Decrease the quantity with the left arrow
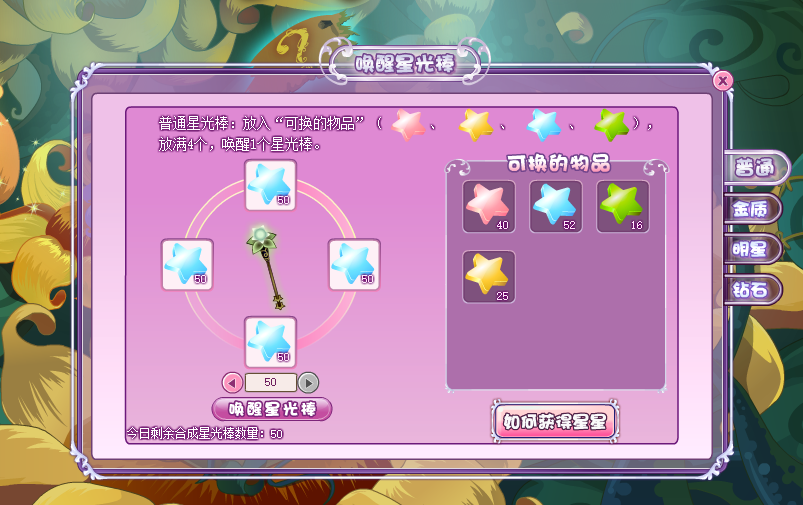The height and width of the screenshot is (505, 803). 232,382
